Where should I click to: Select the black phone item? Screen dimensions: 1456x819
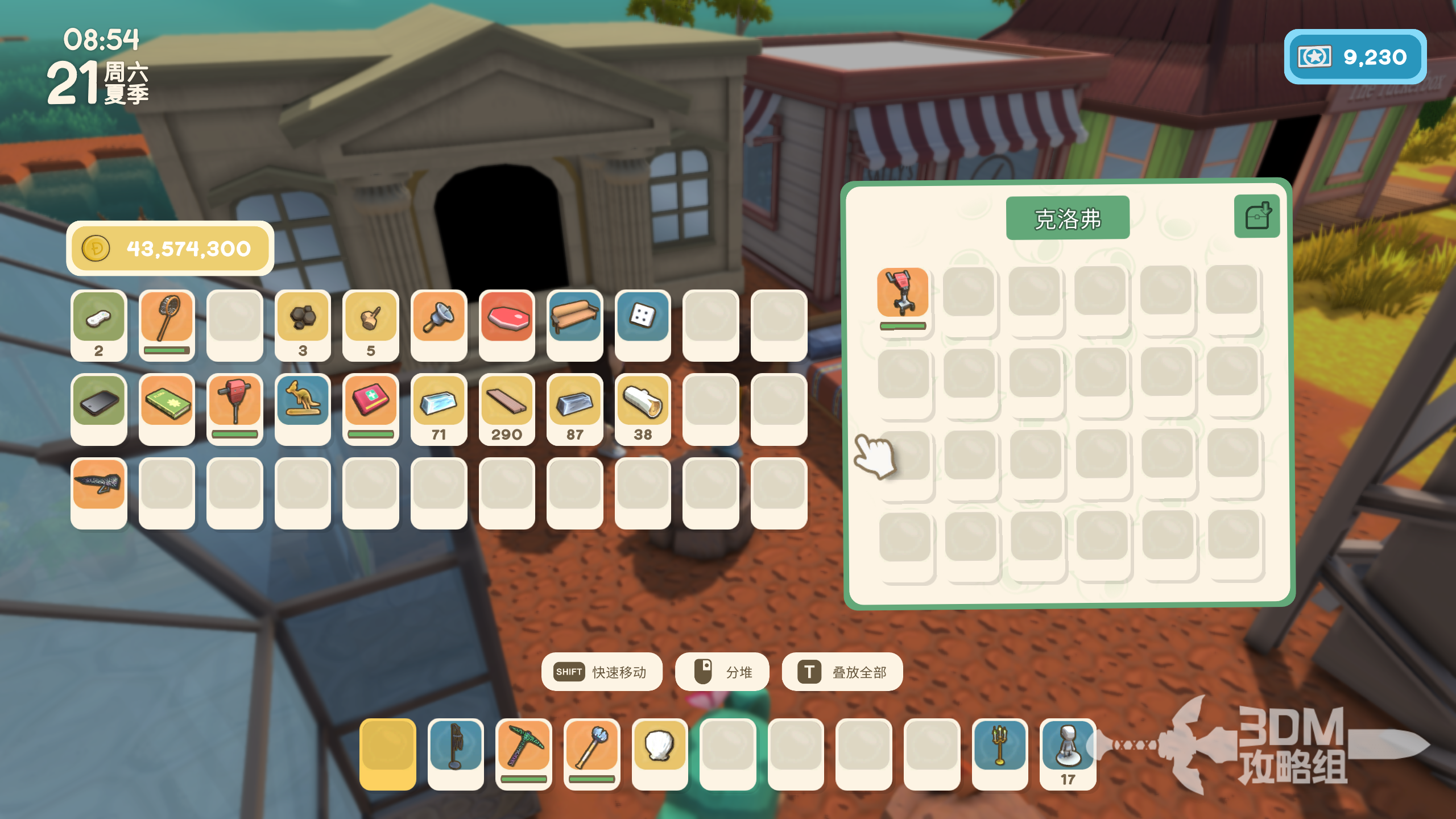[x=98, y=403]
